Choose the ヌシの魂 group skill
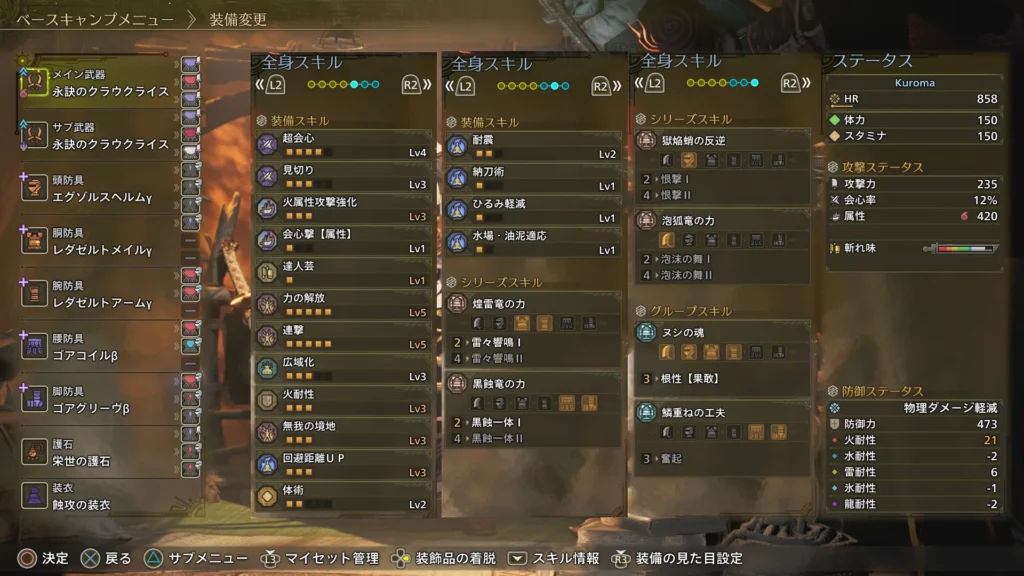Viewport: 1024px width, 576px height. coord(721,333)
